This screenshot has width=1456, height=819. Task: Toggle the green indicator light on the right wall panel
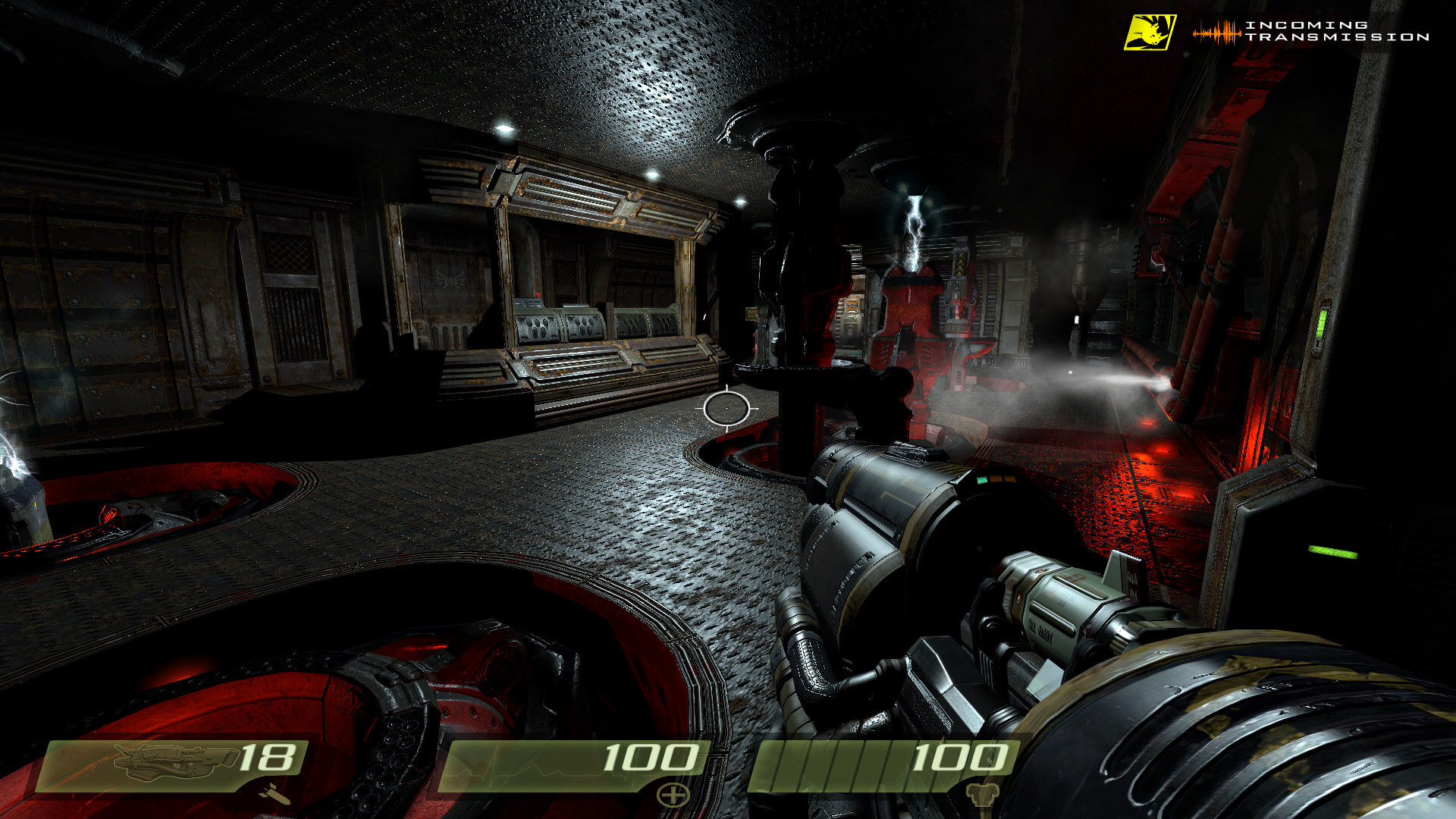(x=1323, y=324)
